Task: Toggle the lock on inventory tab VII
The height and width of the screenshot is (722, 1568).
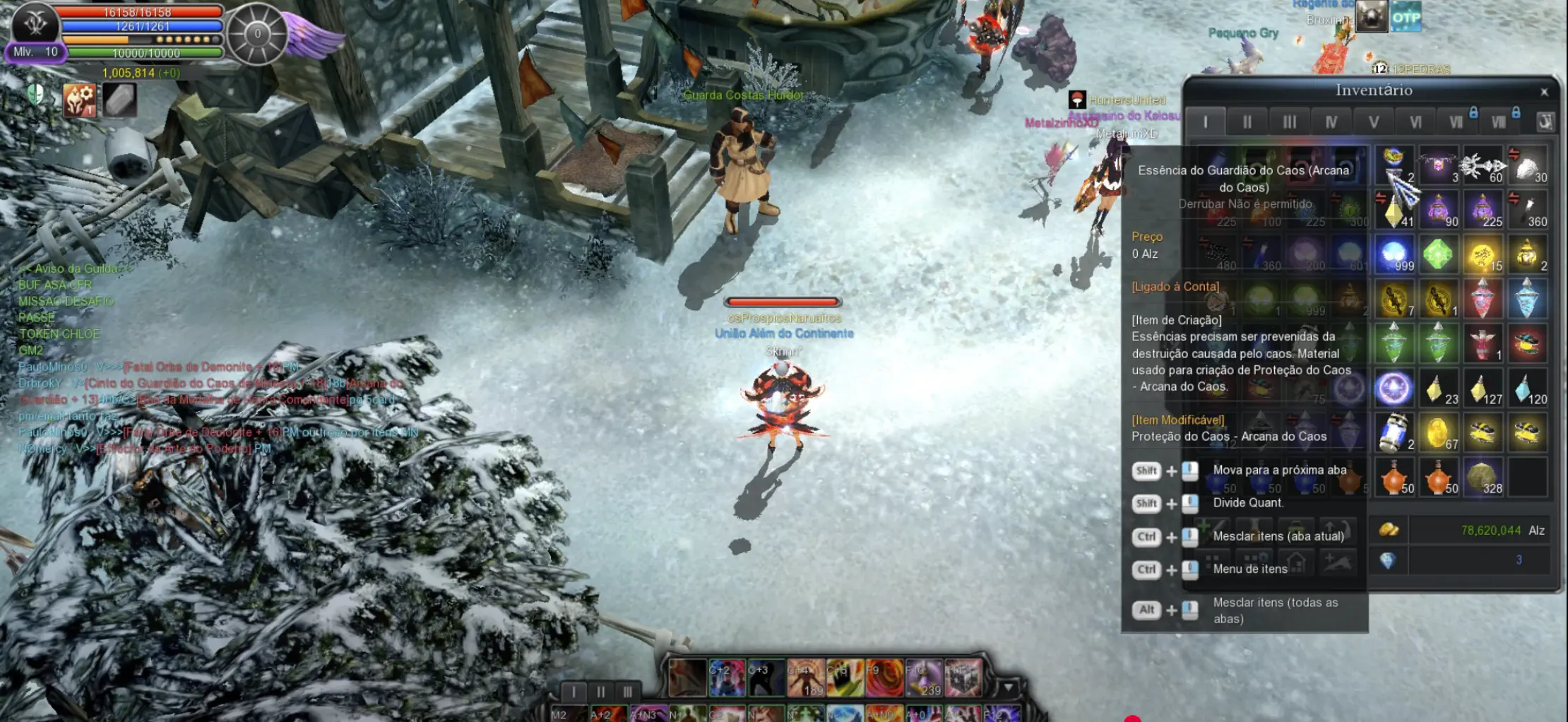Action: (1473, 112)
